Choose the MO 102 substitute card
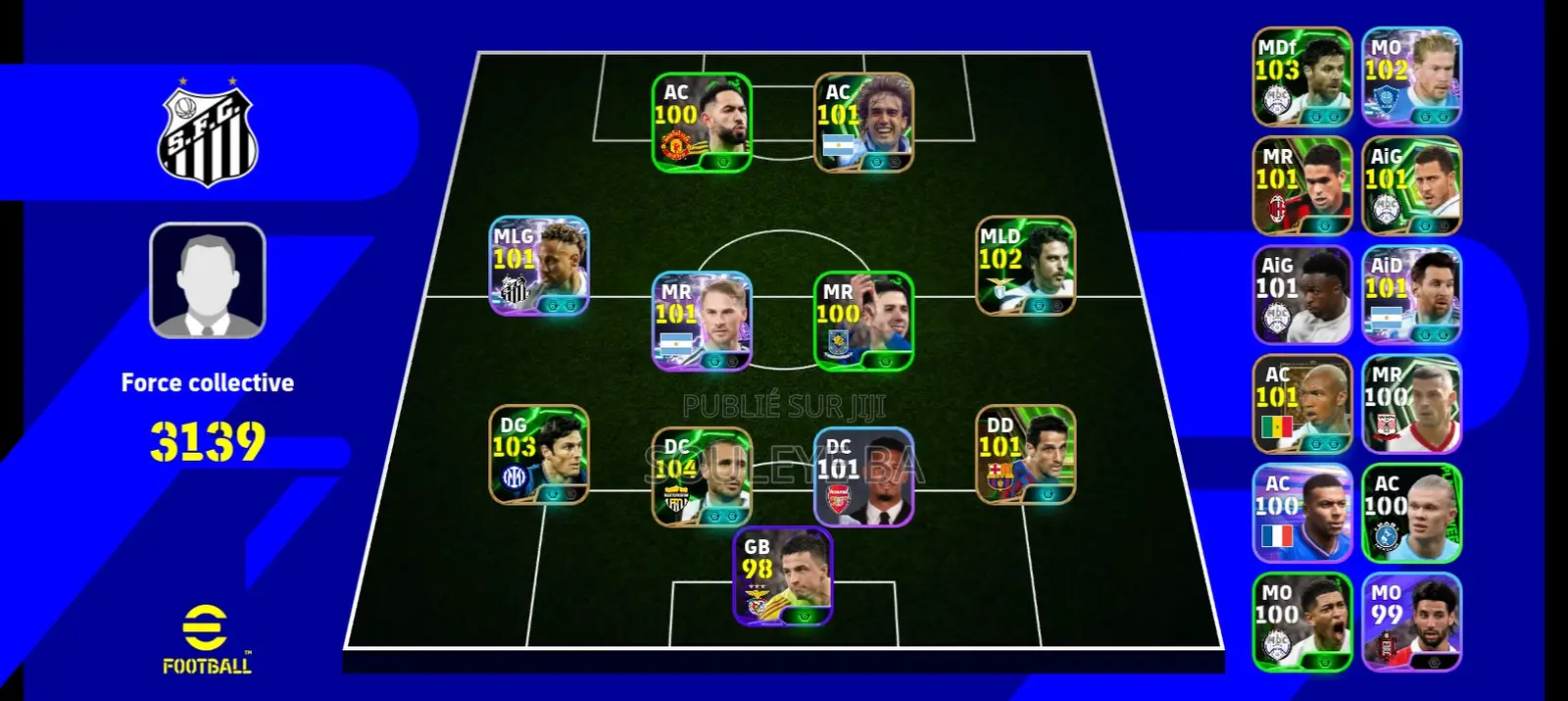Screen dimensions: 1568x701 point(1411,76)
